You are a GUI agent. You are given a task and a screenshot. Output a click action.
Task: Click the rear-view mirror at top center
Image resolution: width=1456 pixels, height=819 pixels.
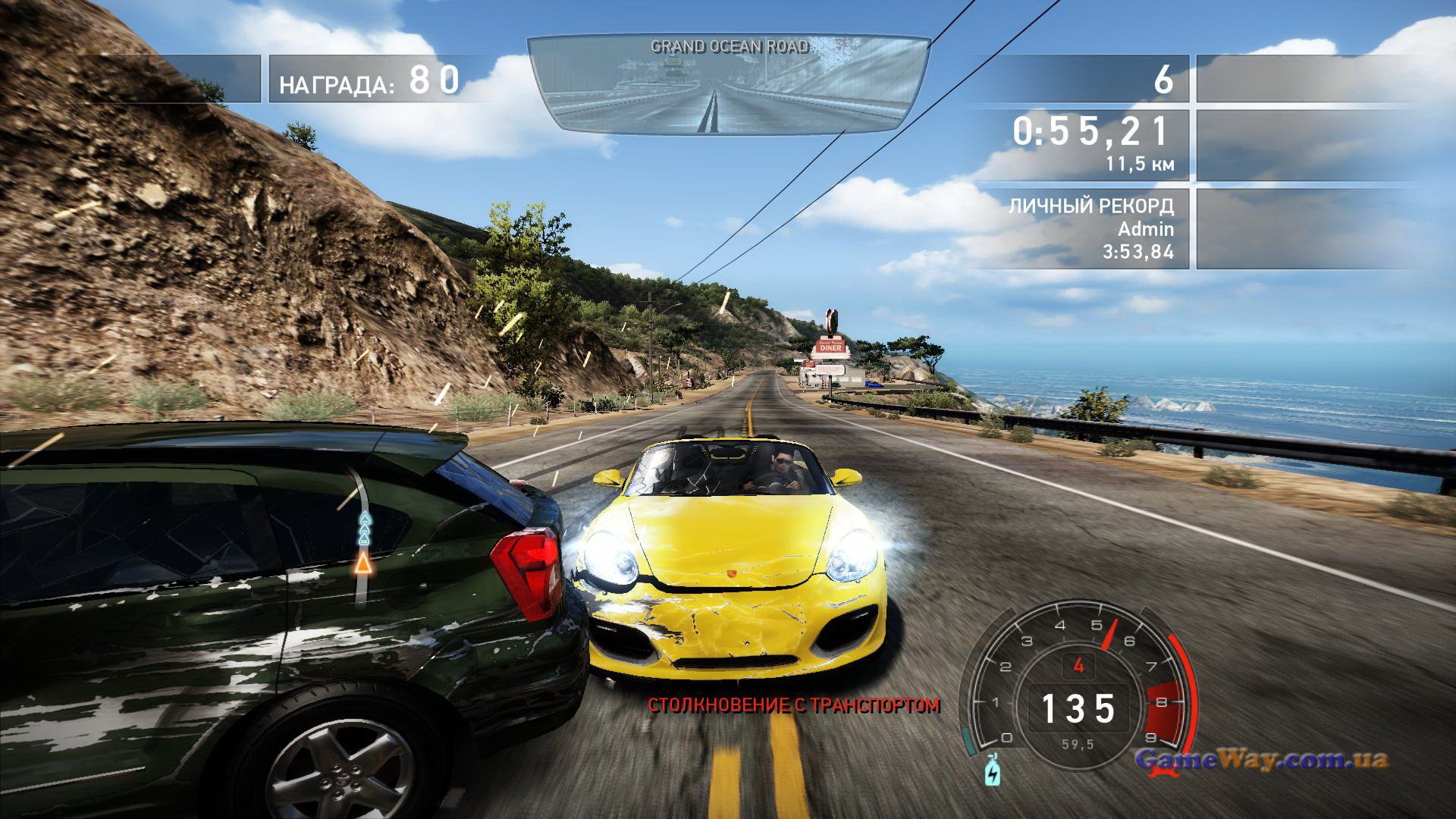[x=728, y=85]
